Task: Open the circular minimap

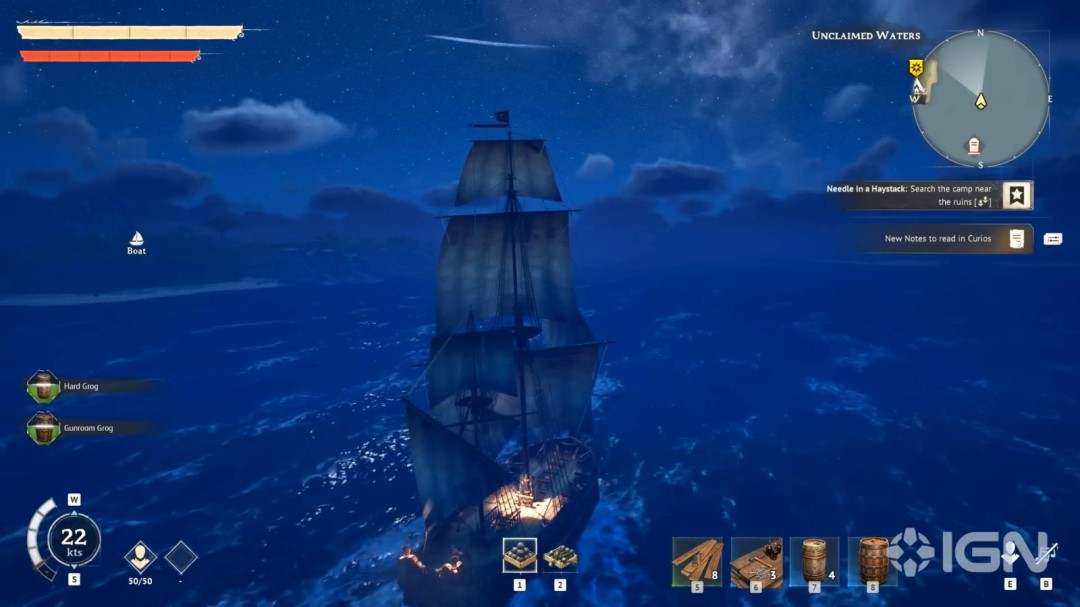Action: 980,99
